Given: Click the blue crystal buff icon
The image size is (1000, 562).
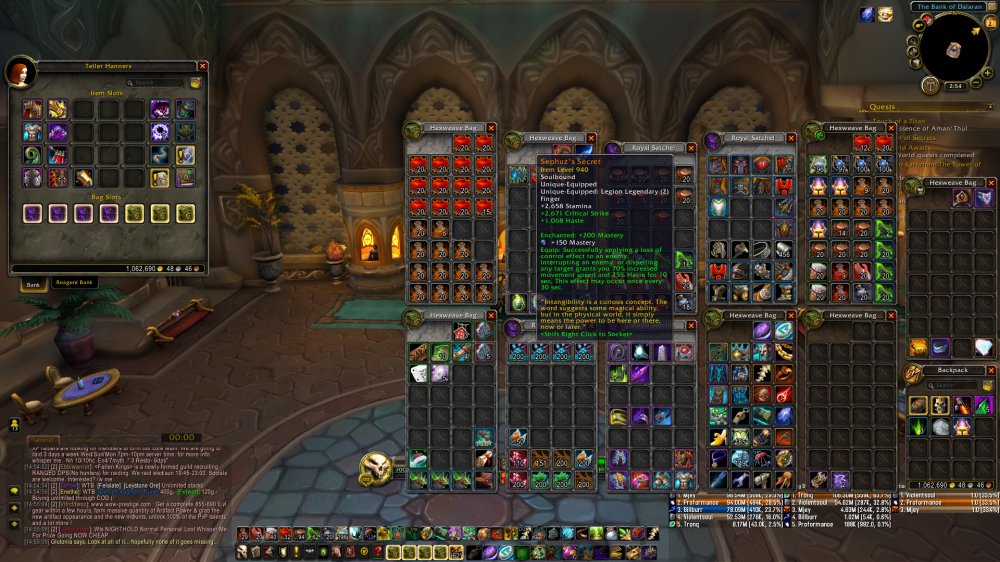Looking at the screenshot, I should pos(866,14).
